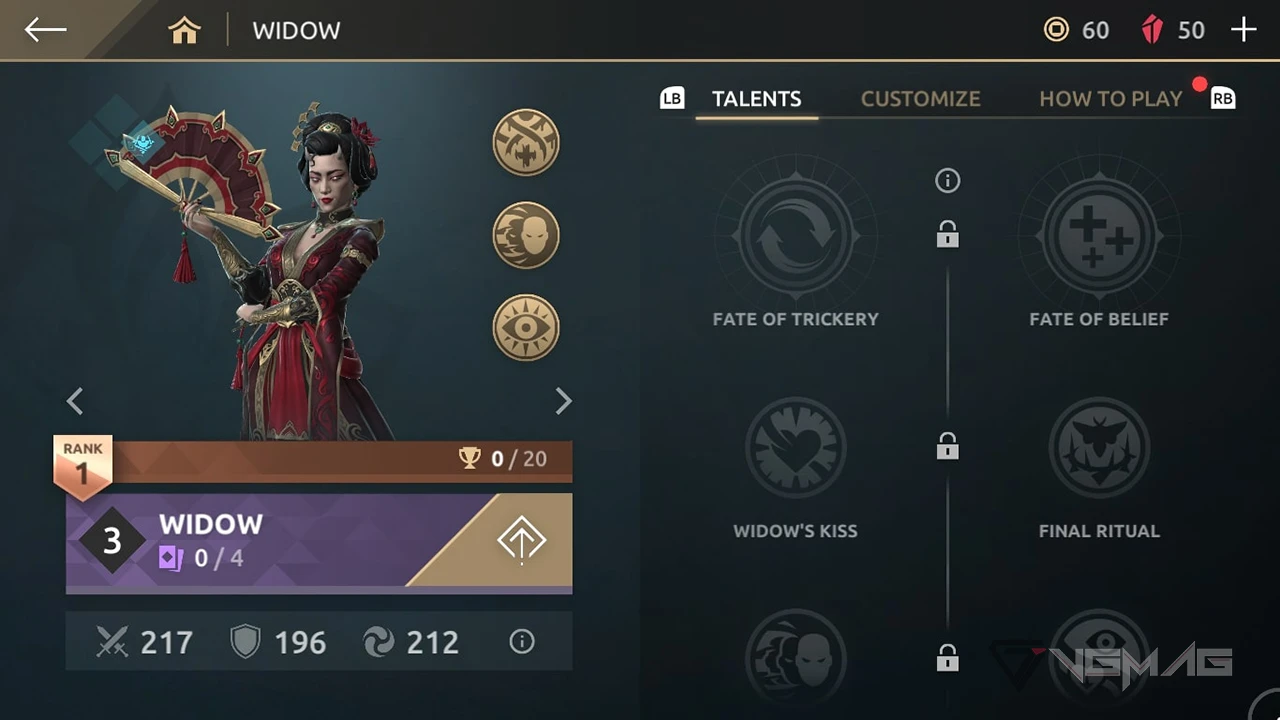The height and width of the screenshot is (720, 1280).
Task: Upgrade Widow with the arrow button
Action: (521, 542)
